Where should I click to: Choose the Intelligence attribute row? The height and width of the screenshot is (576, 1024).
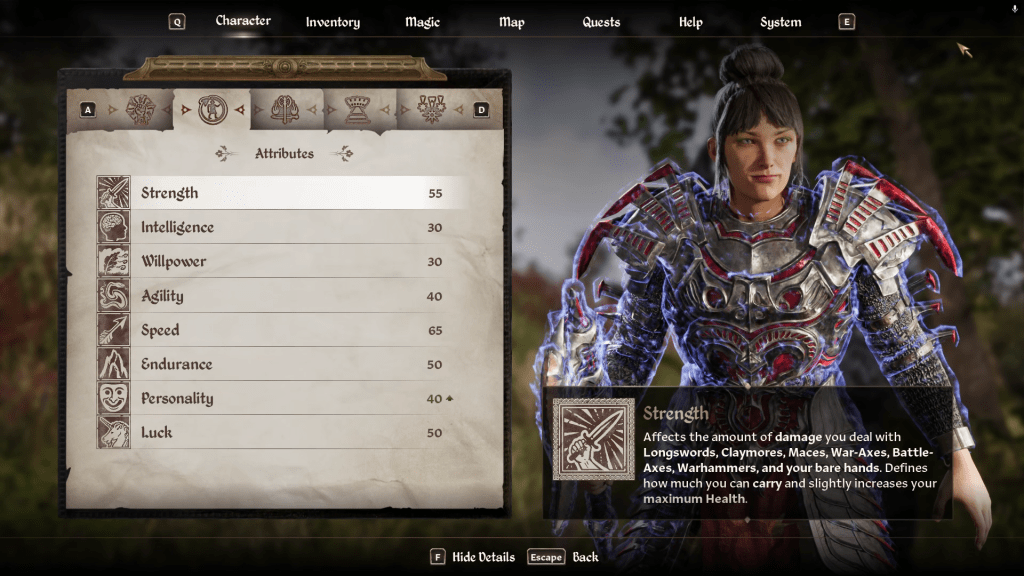280,227
